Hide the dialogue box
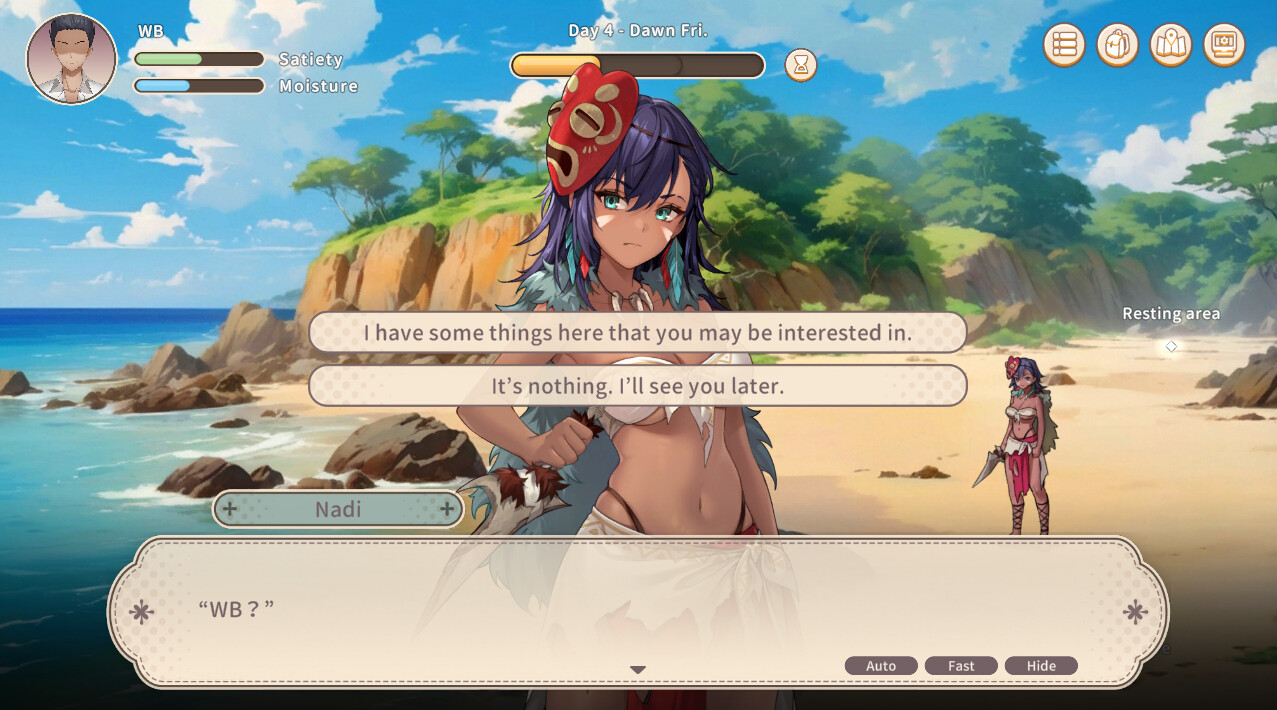The image size is (1277, 710). click(x=1041, y=666)
